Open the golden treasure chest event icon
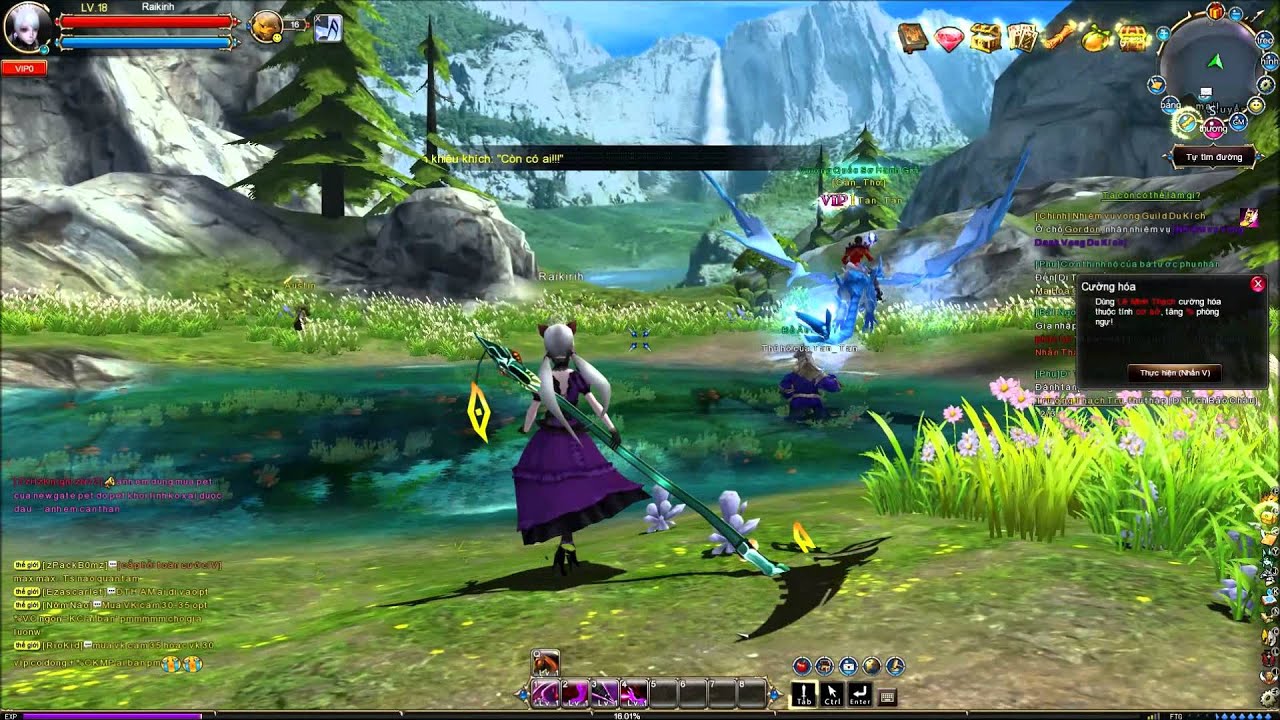 tap(986, 37)
